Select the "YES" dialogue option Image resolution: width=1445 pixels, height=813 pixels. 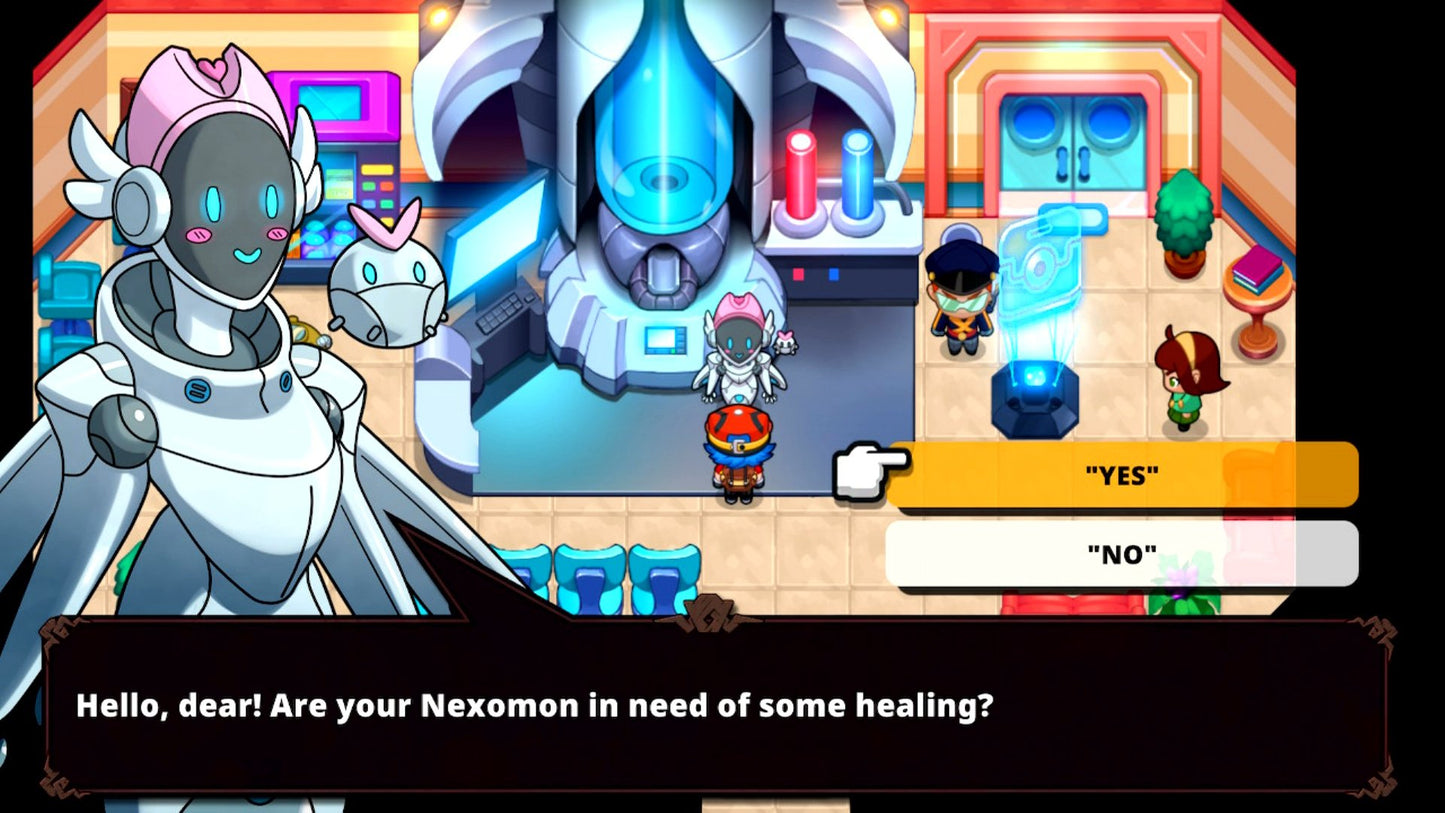[1120, 475]
